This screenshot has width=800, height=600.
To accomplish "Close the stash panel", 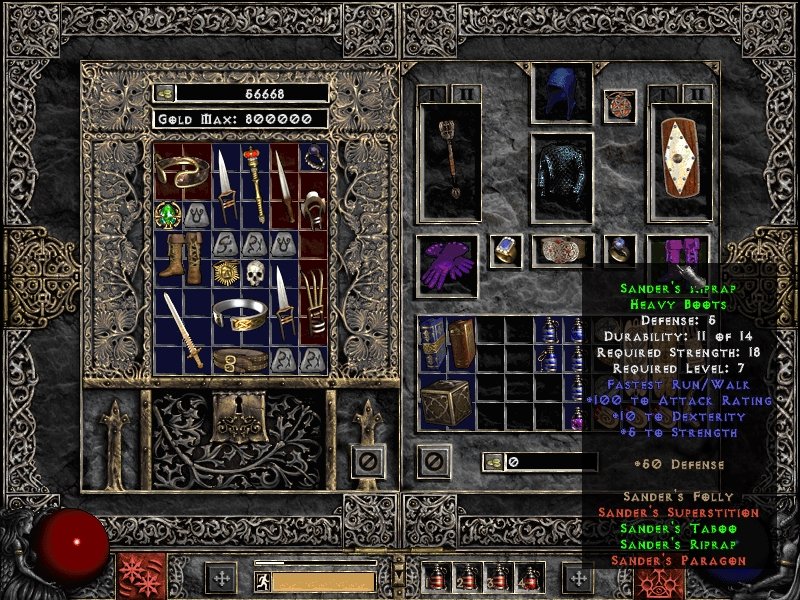I will point(368,463).
